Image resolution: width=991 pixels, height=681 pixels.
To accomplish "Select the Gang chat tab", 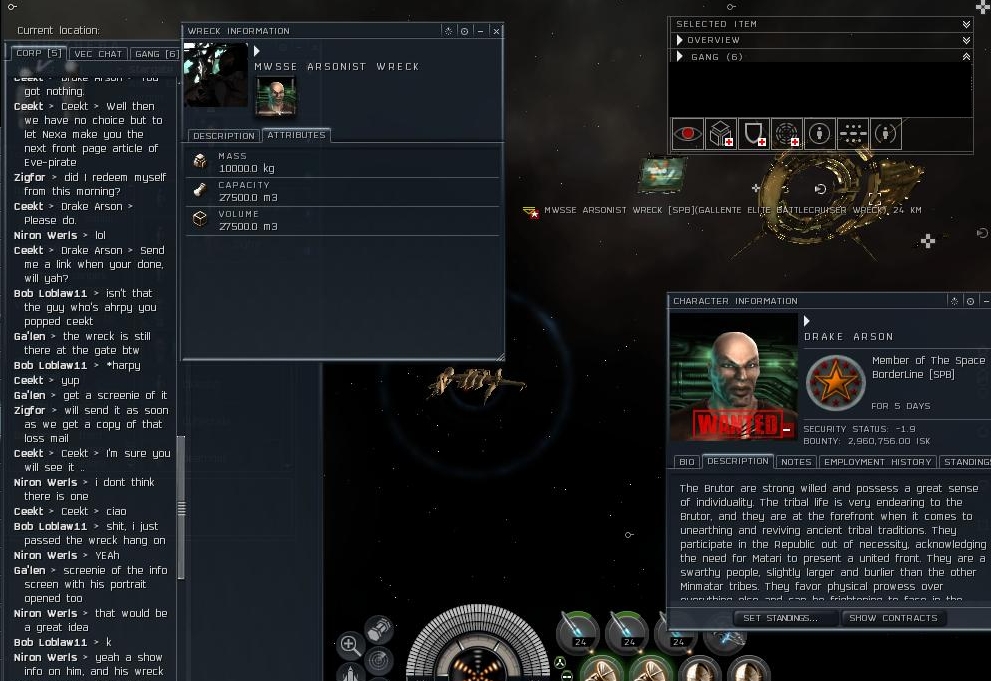I will click(x=155, y=53).
